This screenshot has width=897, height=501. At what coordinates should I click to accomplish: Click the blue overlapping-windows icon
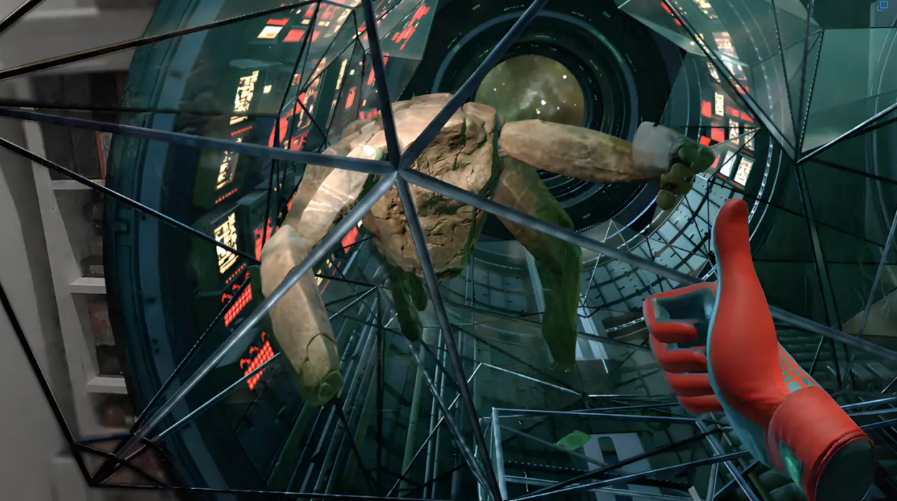(882, 7)
